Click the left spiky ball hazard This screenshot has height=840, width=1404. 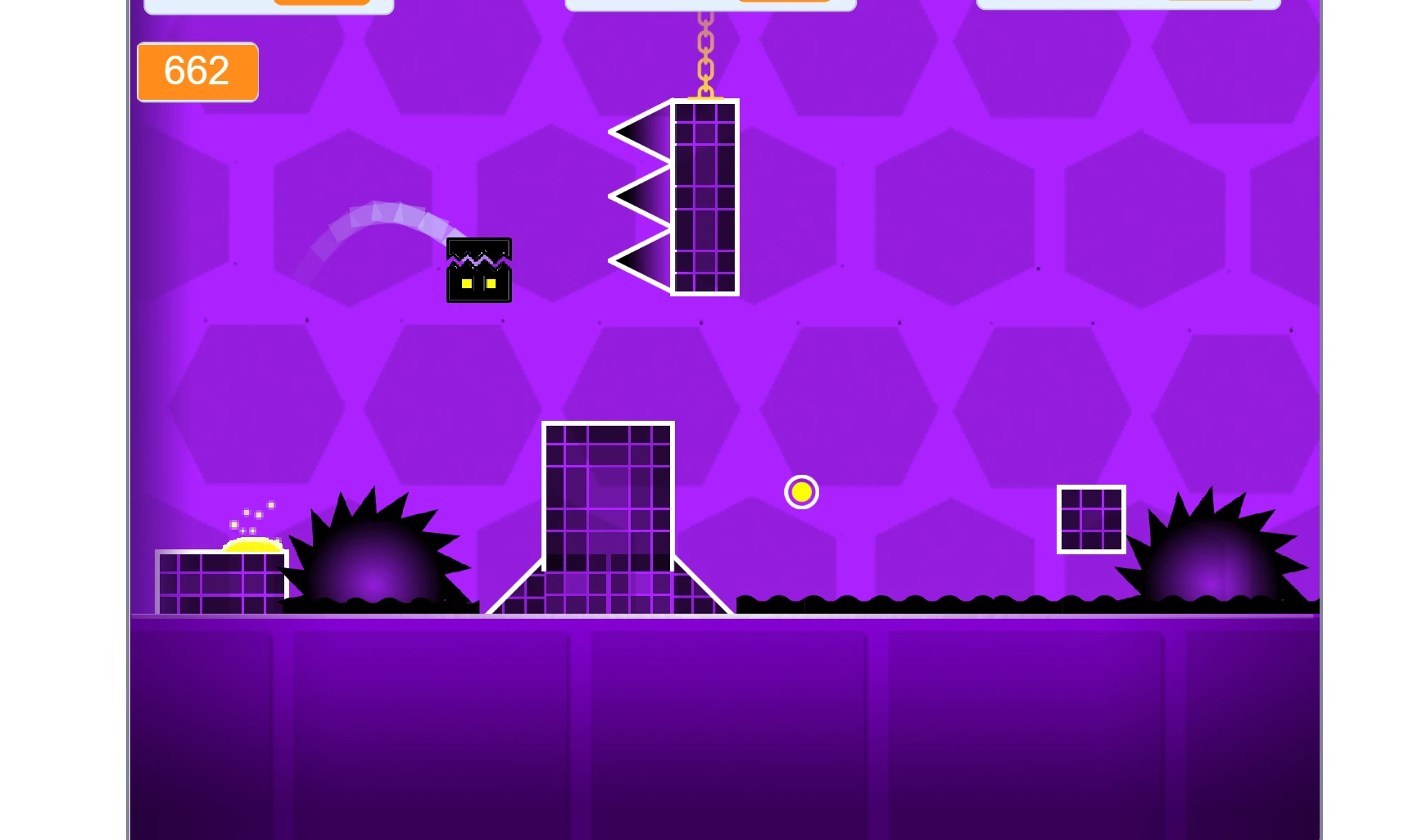[373, 557]
